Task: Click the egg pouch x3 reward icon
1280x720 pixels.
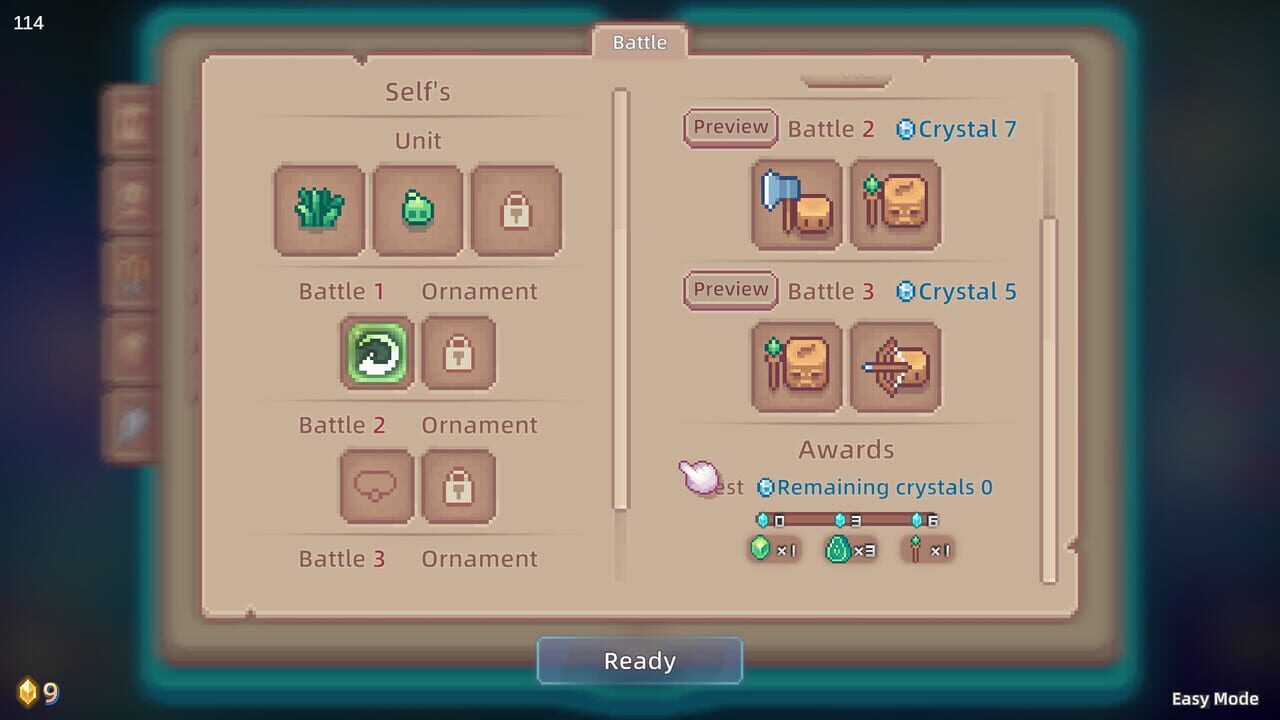Action: [839, 549]
